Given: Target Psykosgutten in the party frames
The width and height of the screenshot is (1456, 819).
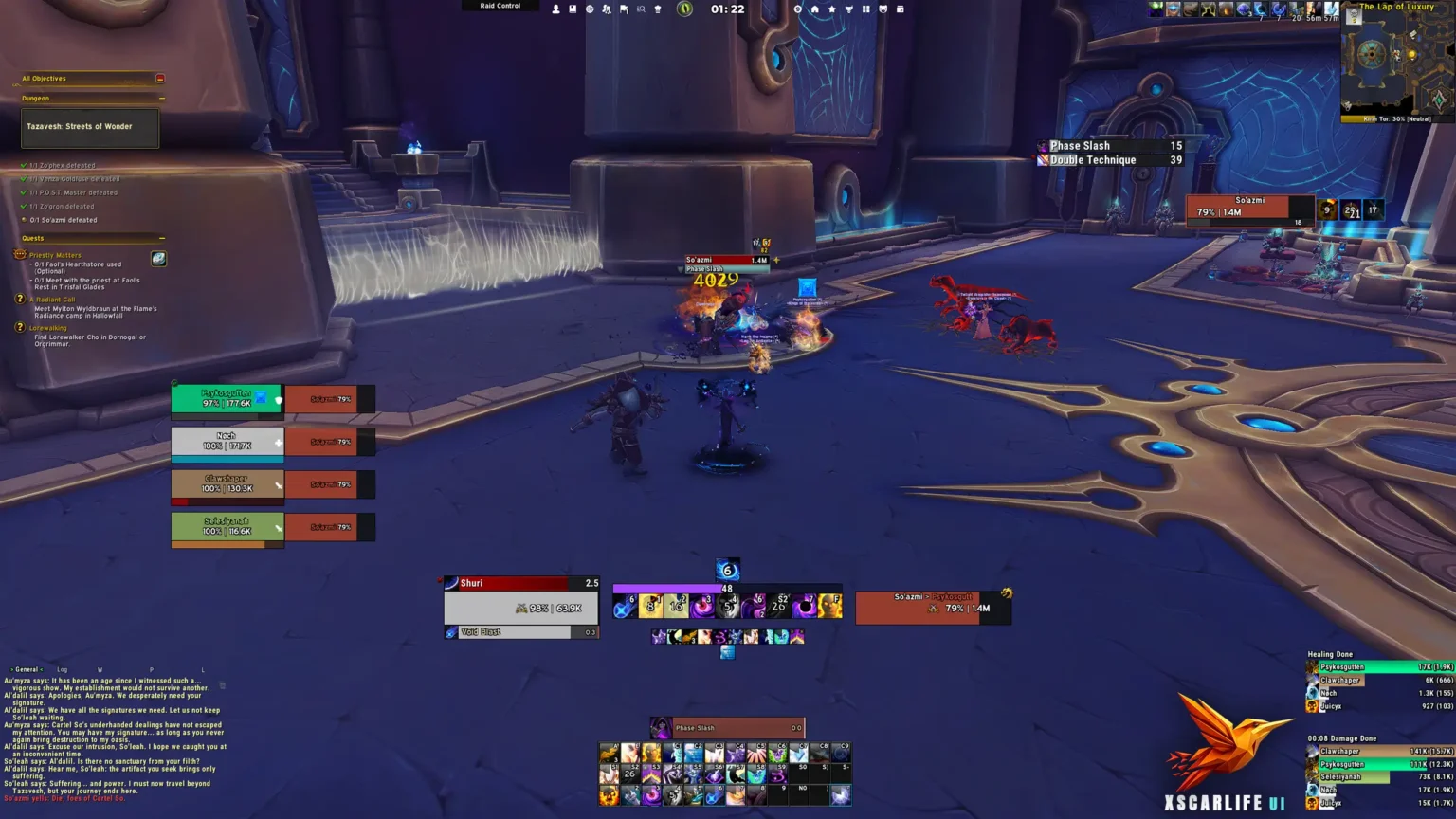Looking at the screenshot, I should coord(227,398).
